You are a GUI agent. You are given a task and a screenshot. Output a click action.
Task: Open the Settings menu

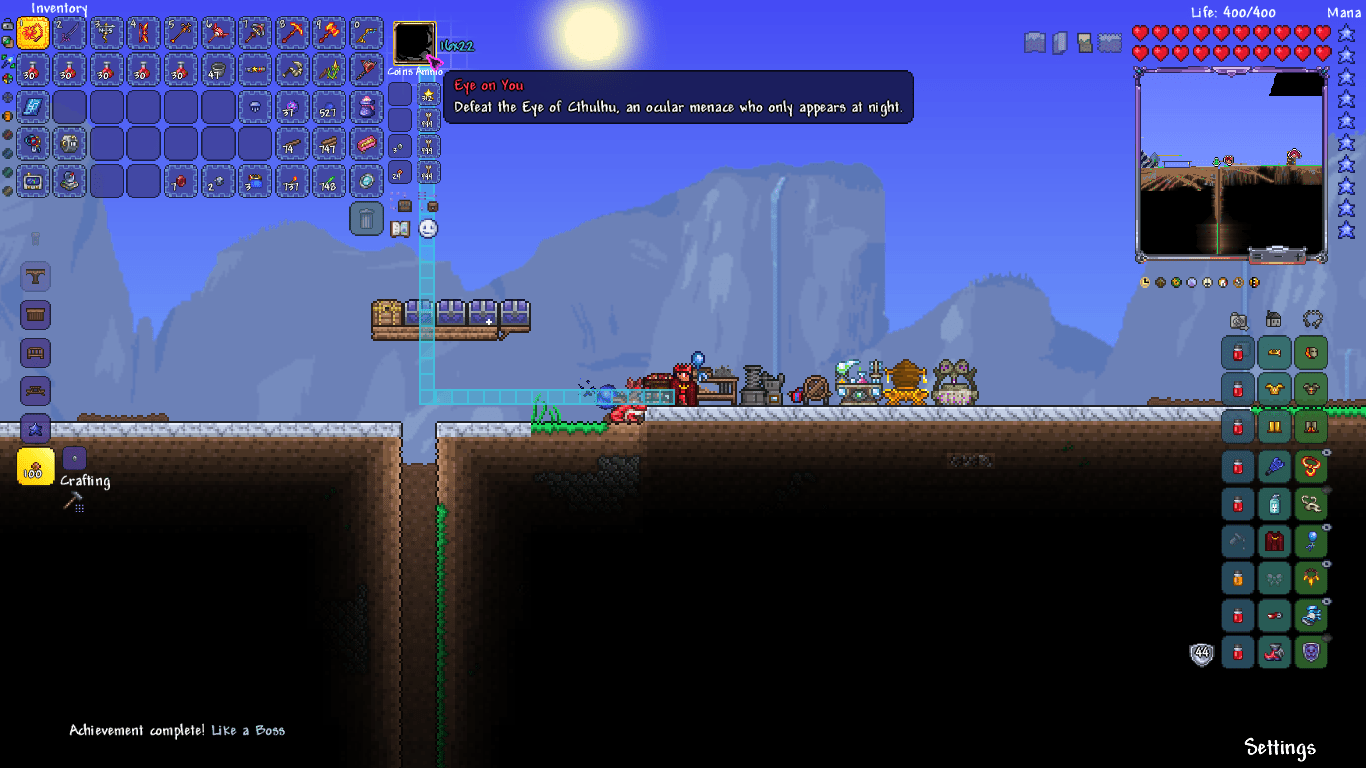(1280, 747)
